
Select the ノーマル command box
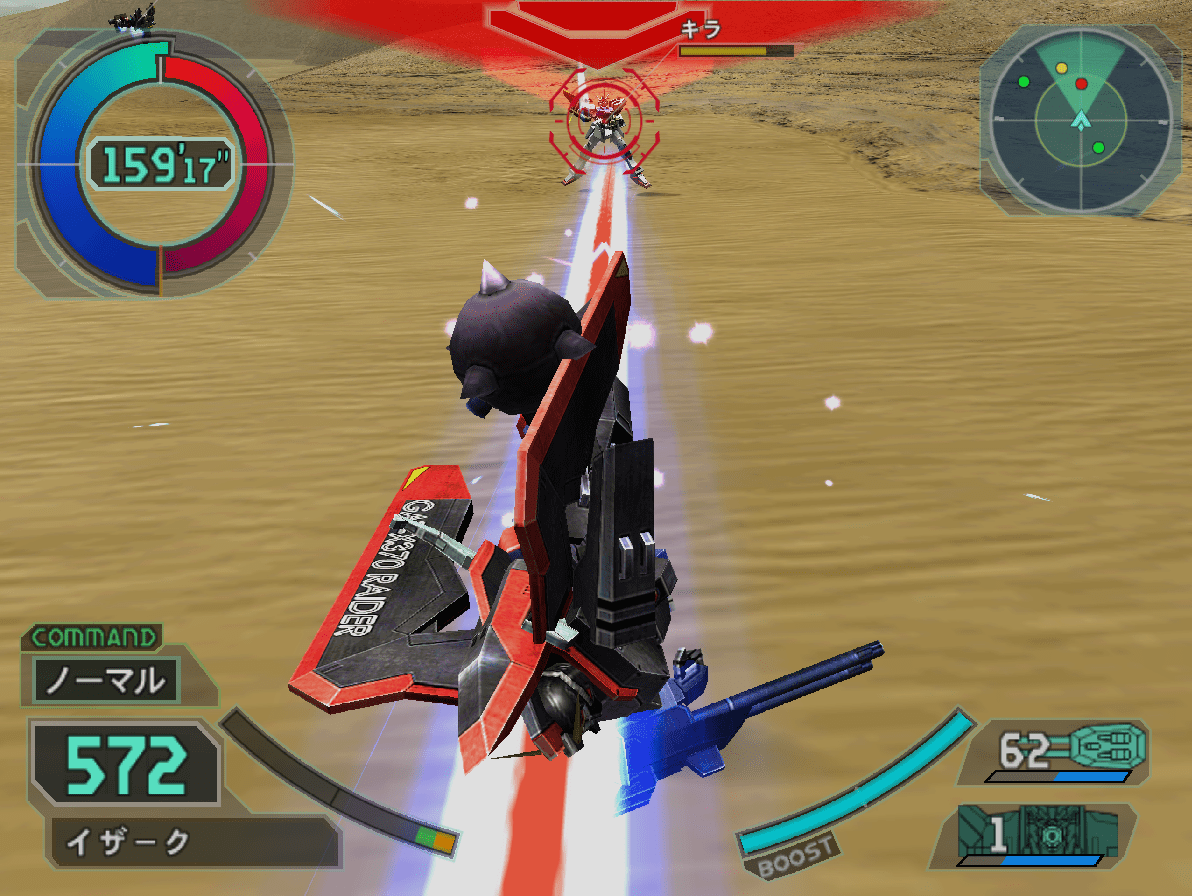coord(106,682)
